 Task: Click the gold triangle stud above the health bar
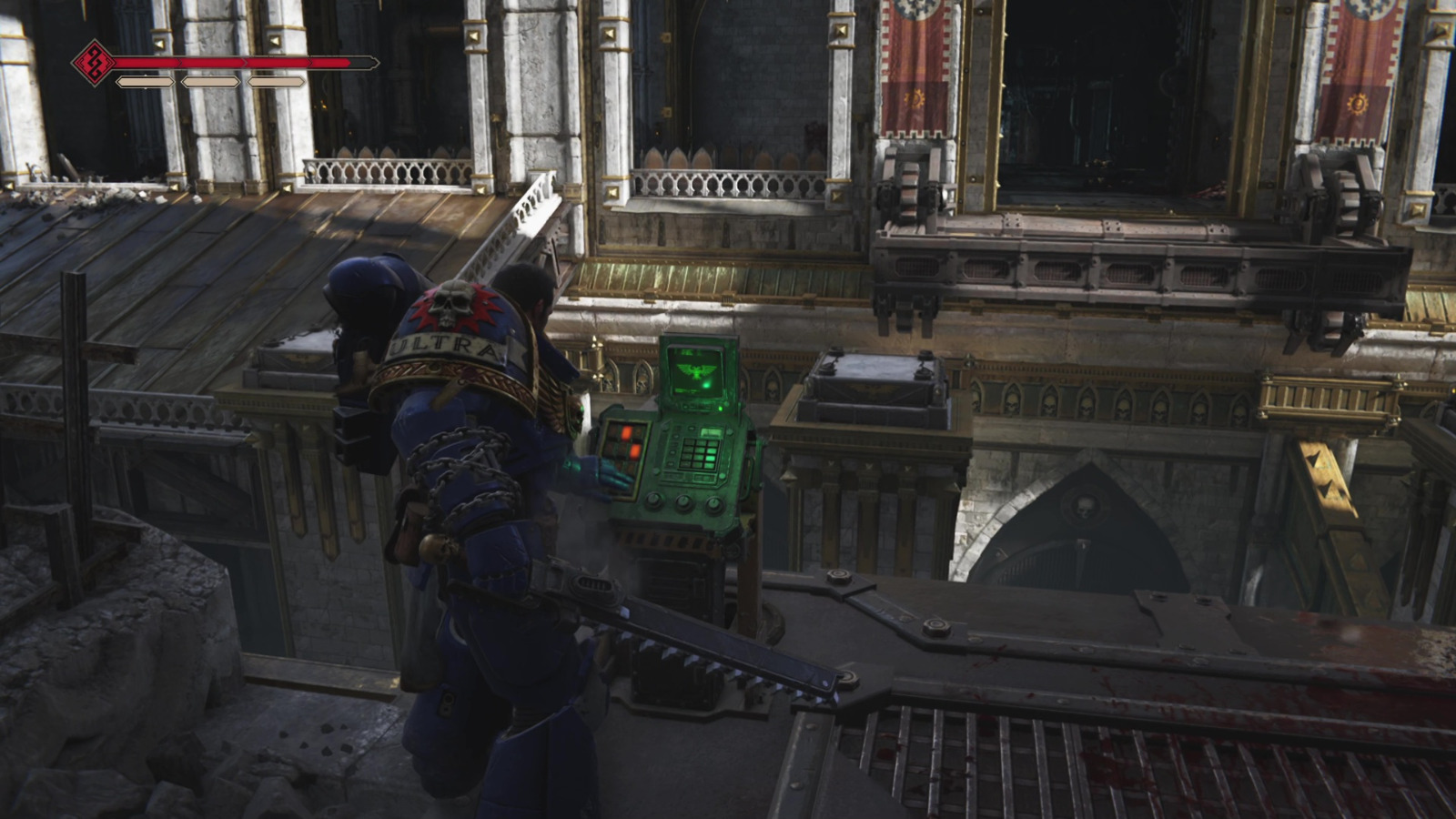tap(159, 42)
